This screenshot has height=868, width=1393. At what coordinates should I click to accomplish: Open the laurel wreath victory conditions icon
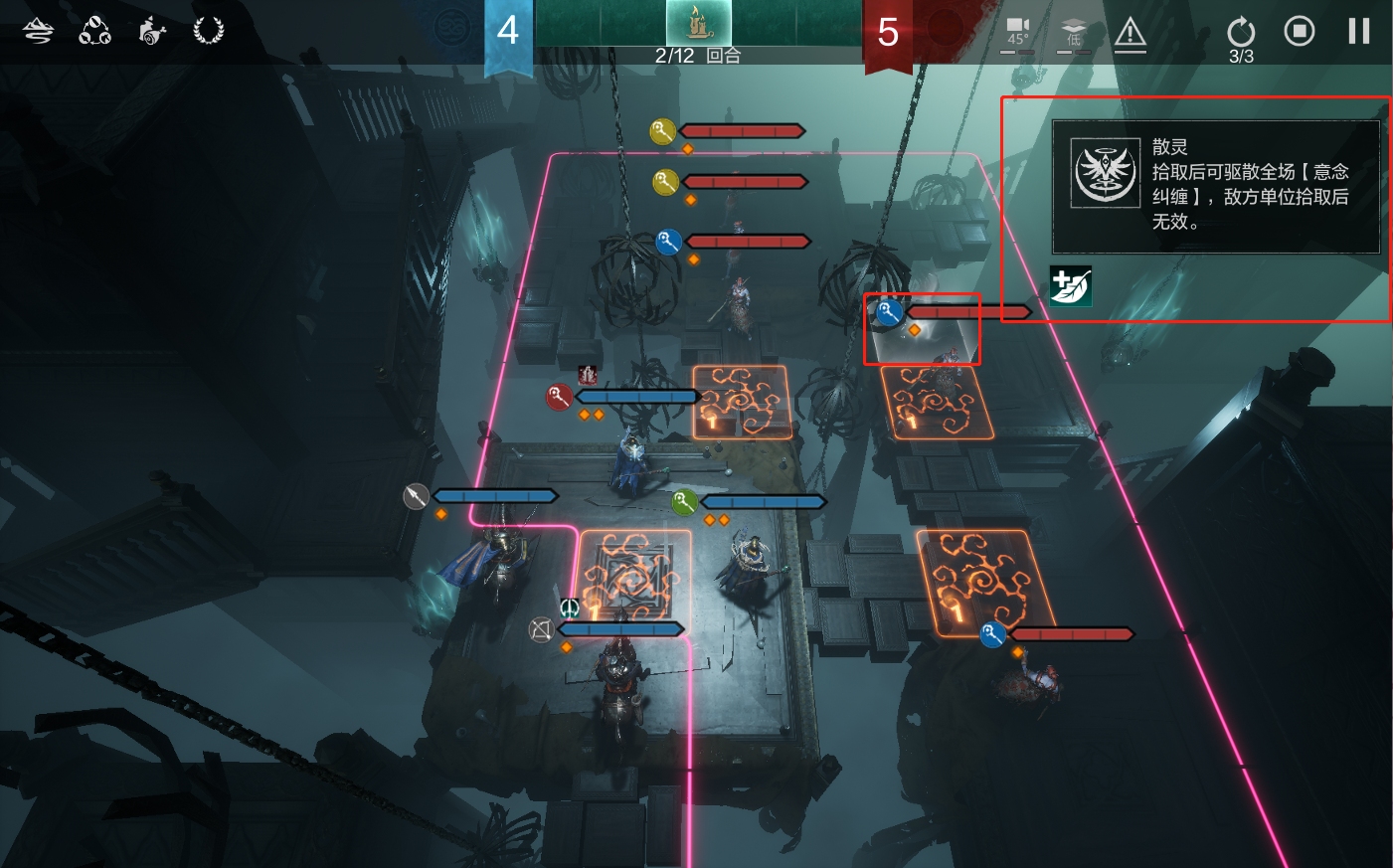(208, 31)
